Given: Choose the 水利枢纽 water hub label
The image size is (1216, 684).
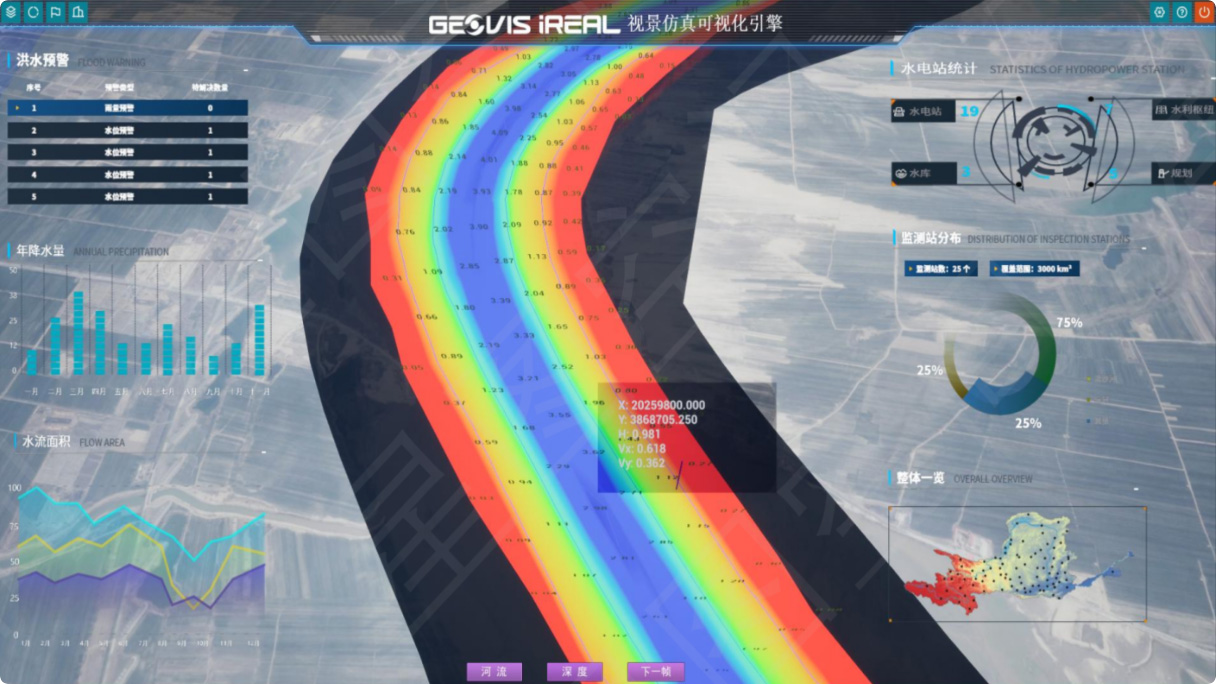Looking at the screenshot, I should pyautogui.click(x=1183, y=111).
